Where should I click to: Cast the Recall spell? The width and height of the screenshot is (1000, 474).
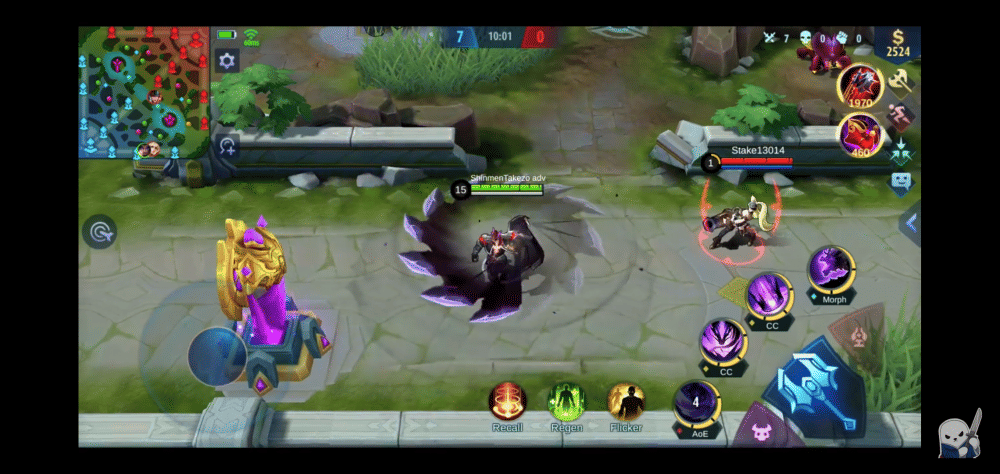click(x=507, y=402)
